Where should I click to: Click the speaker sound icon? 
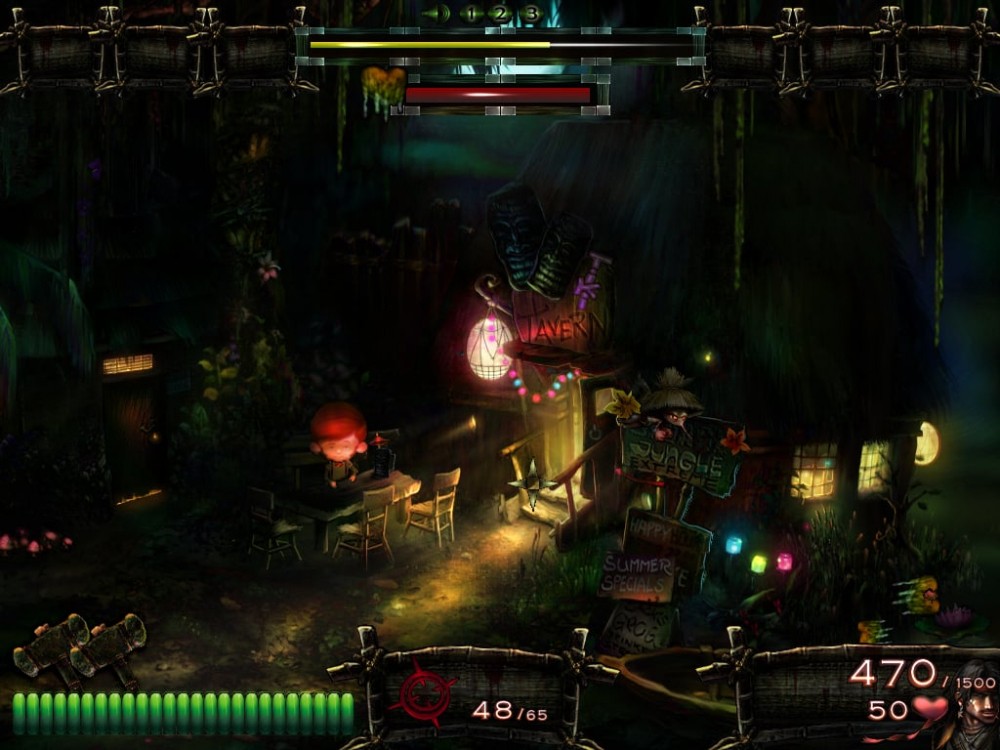click(x=435, y=13)
